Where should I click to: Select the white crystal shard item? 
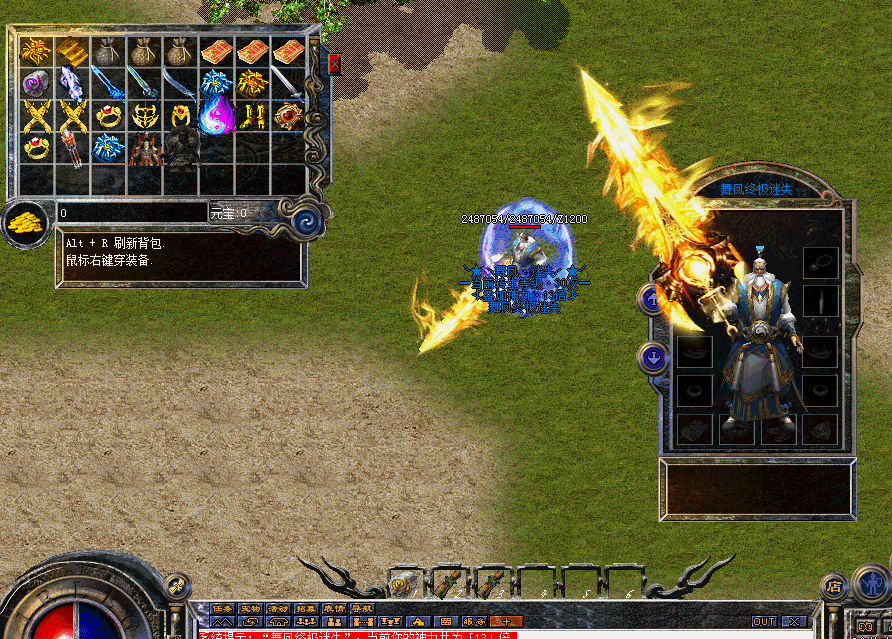pos(72,83)
